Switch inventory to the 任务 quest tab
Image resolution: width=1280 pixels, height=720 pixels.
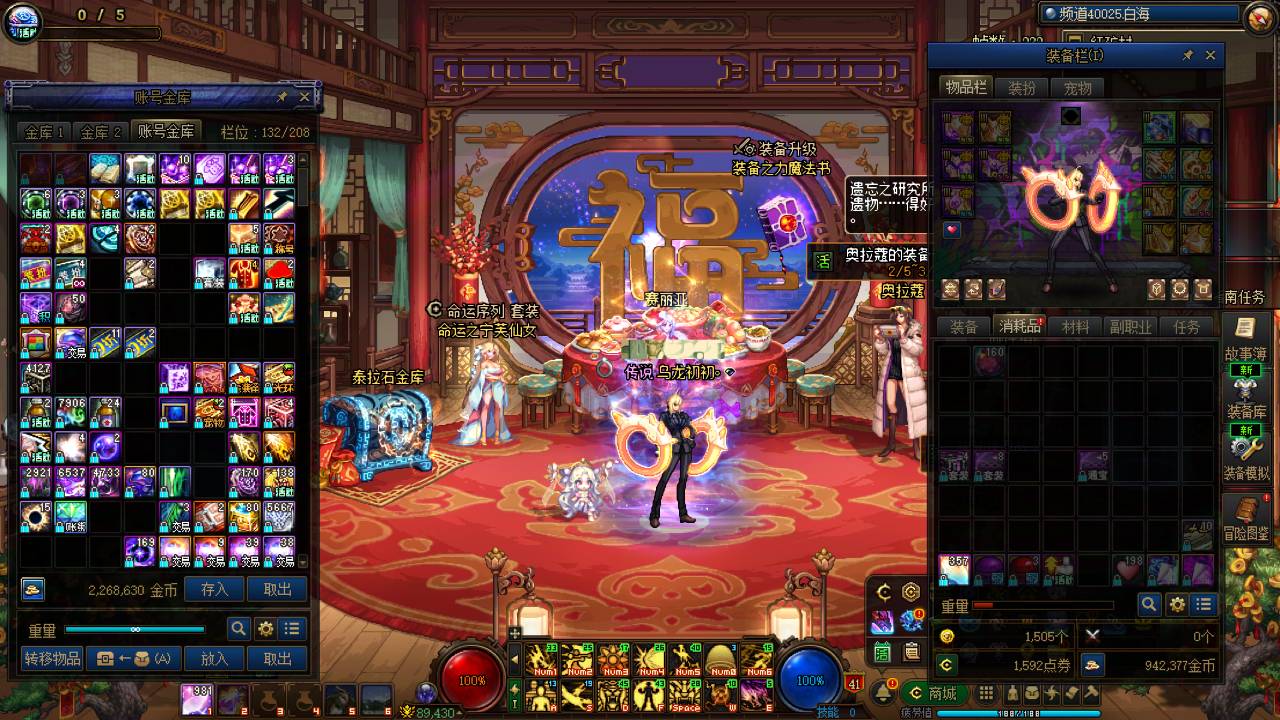1187,327
